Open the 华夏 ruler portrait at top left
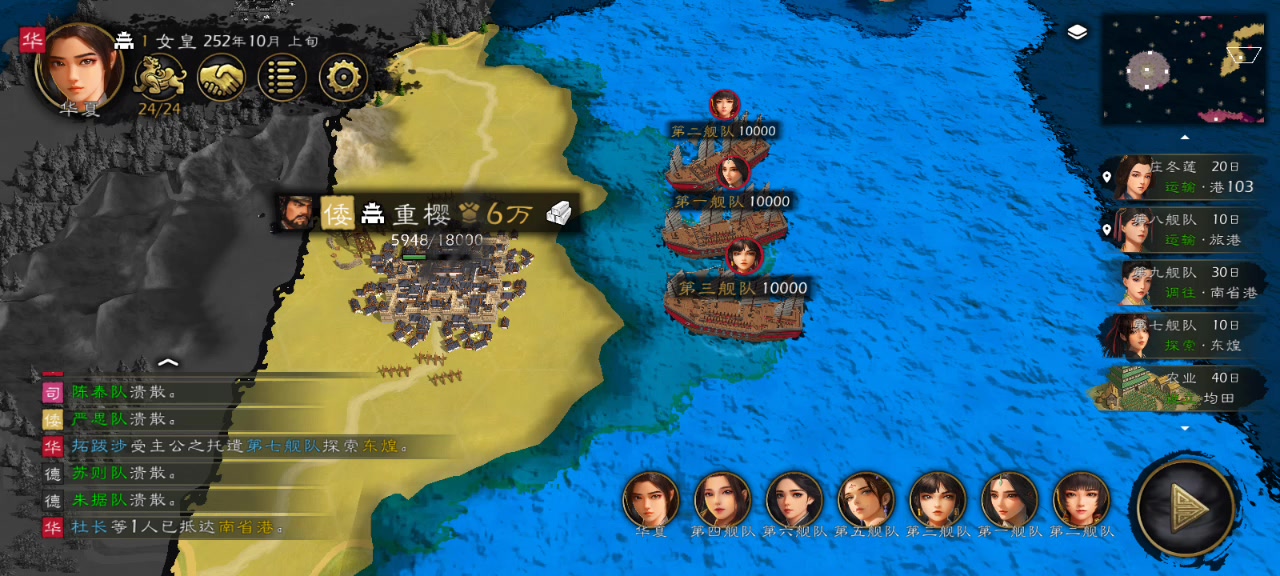Viewport: 1280px width, 576px height. [78, 64]
